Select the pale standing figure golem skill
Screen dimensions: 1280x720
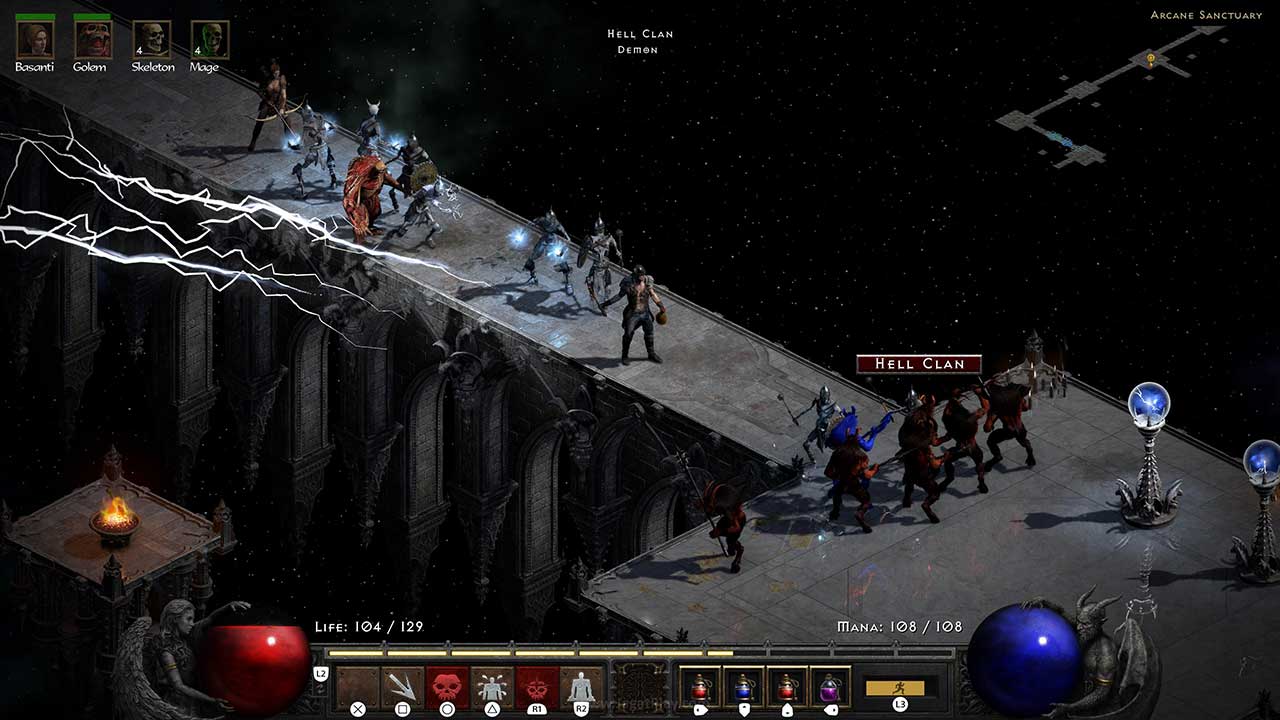tap(581, 687)
